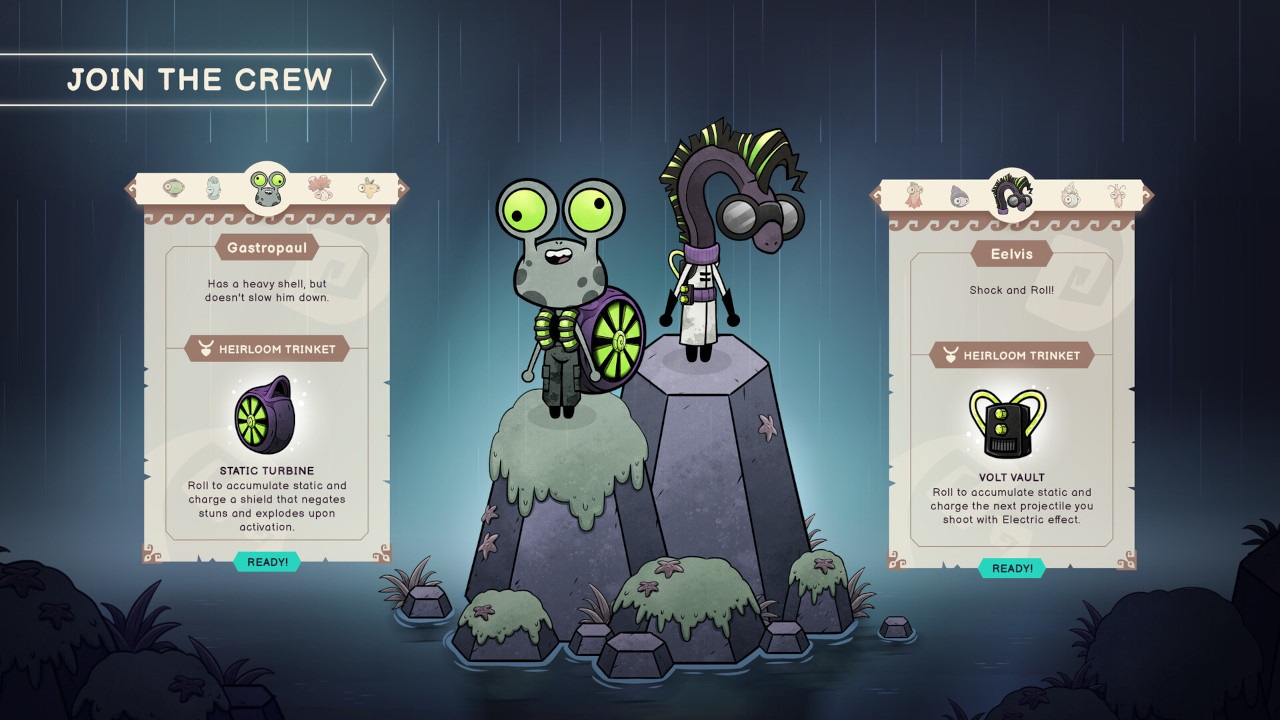
Task: Select the Gastropaul name label
Action: pyautogui.click(x=268, y=246)
